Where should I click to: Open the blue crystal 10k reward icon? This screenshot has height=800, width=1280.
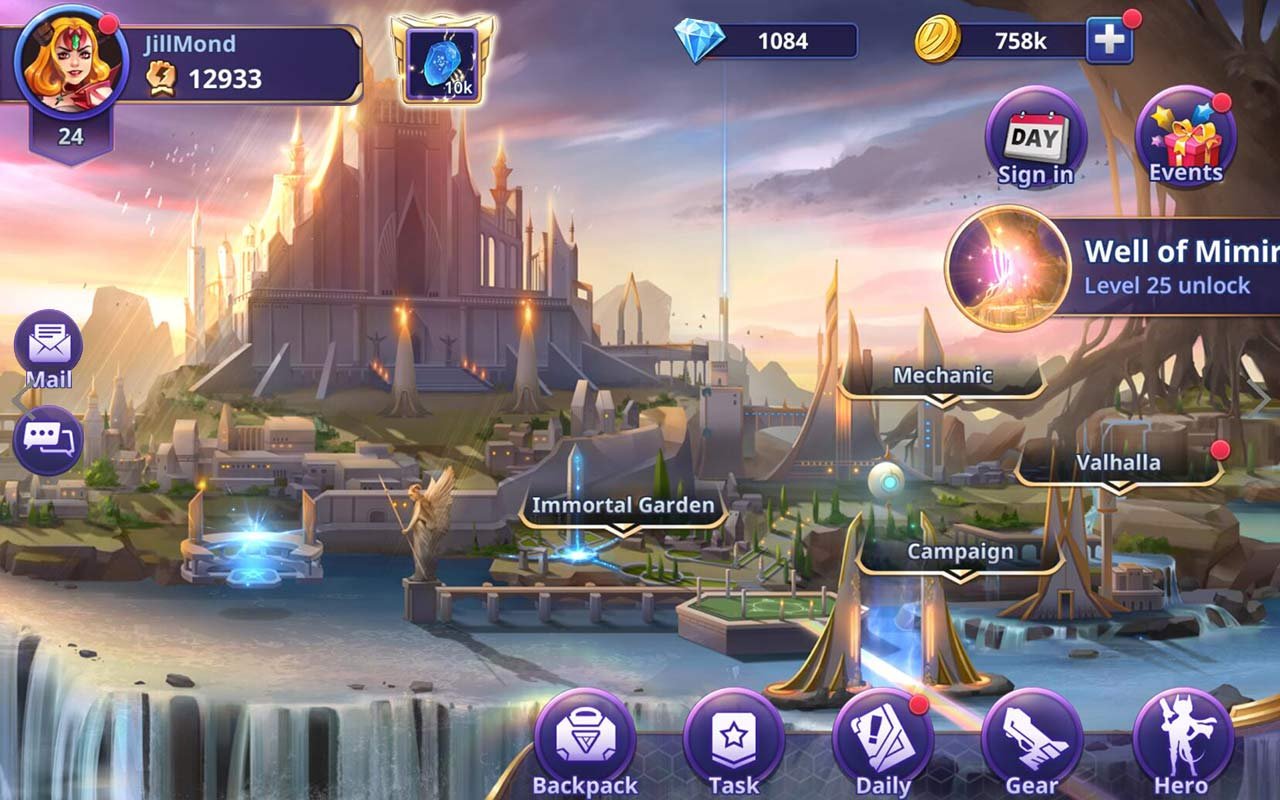pos(441,62)
